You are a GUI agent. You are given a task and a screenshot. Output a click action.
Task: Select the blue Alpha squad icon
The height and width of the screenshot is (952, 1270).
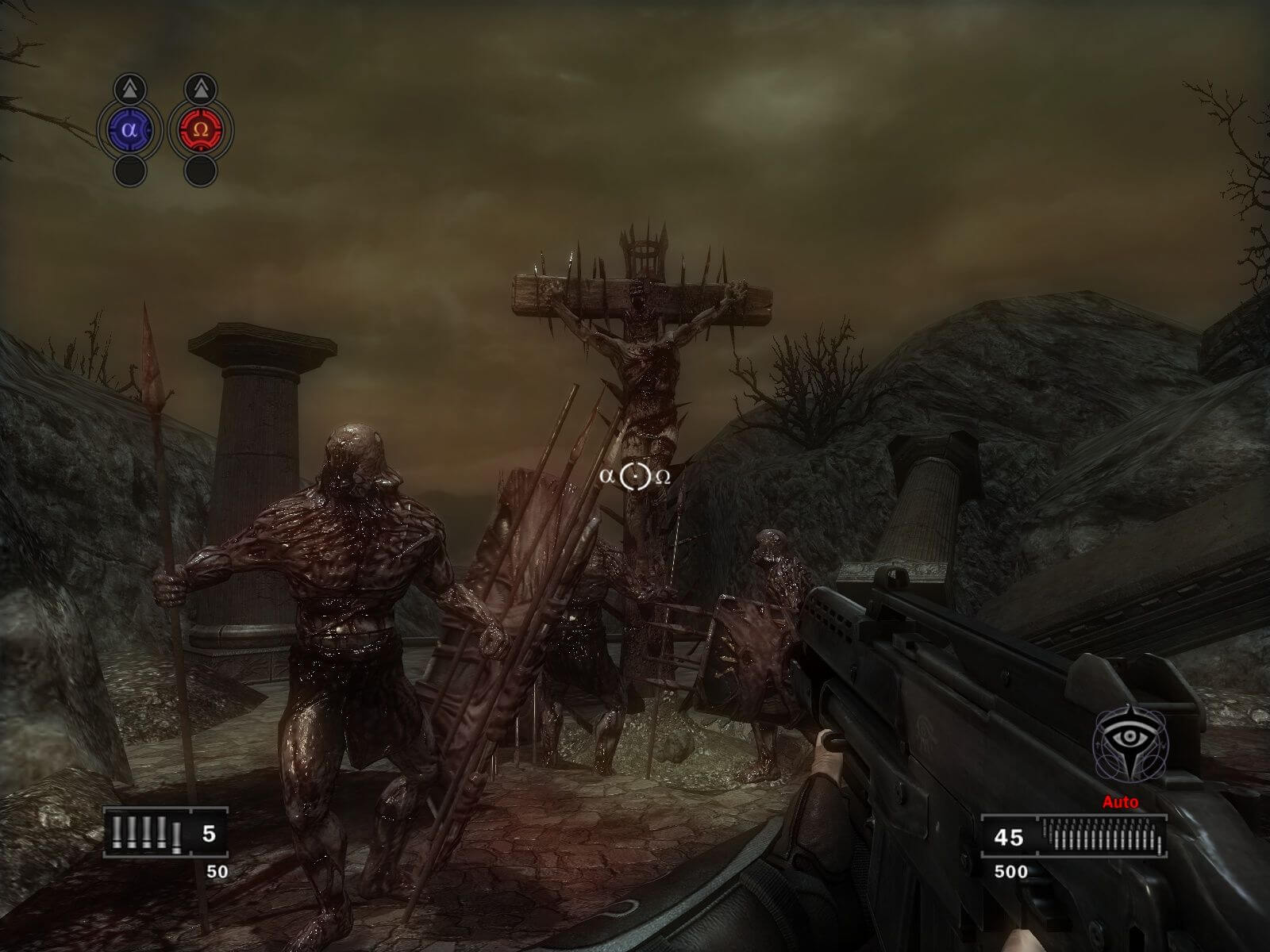click(x=129, y=128)
